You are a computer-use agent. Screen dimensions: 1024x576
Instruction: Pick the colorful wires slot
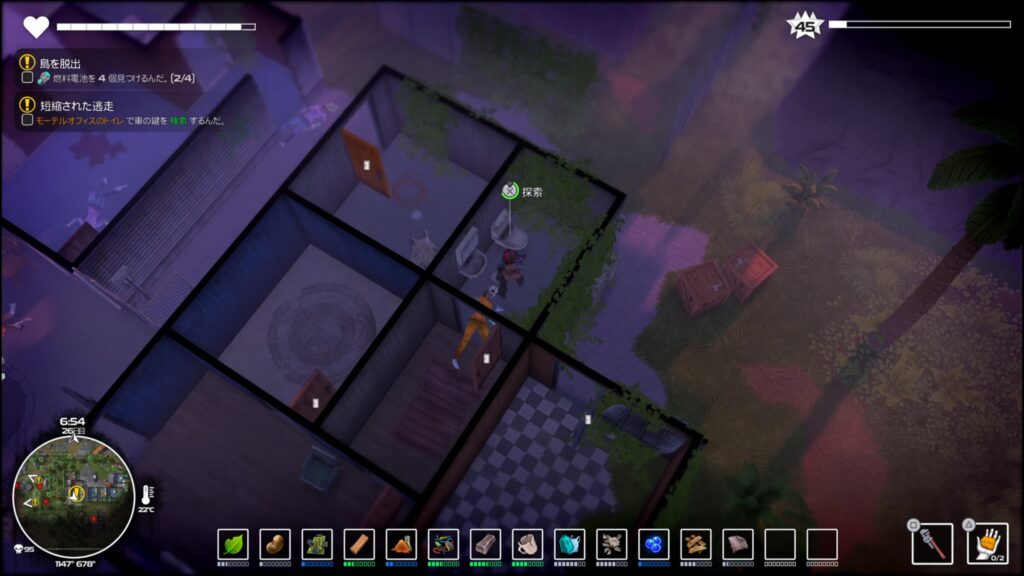click(443, 544)
